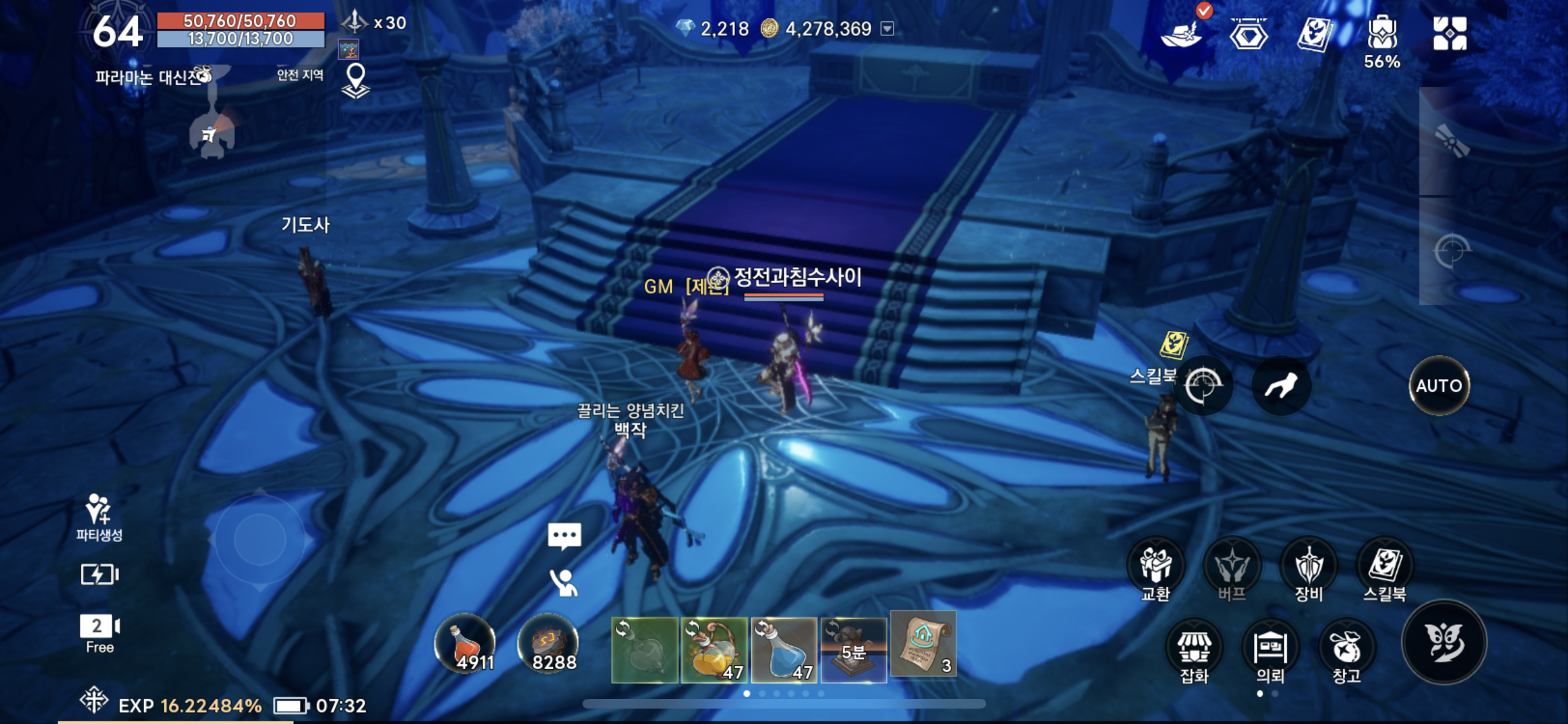Toggle the power saving battery icon
Viewport: 1568px width, 724px height.
click(x=99, y=574)
